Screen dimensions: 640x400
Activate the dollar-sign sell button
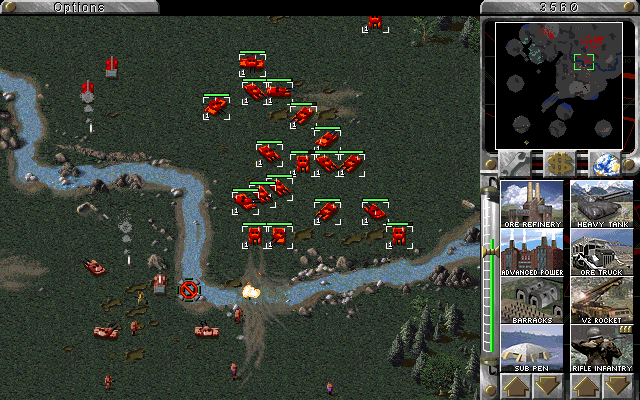point(559,162)
